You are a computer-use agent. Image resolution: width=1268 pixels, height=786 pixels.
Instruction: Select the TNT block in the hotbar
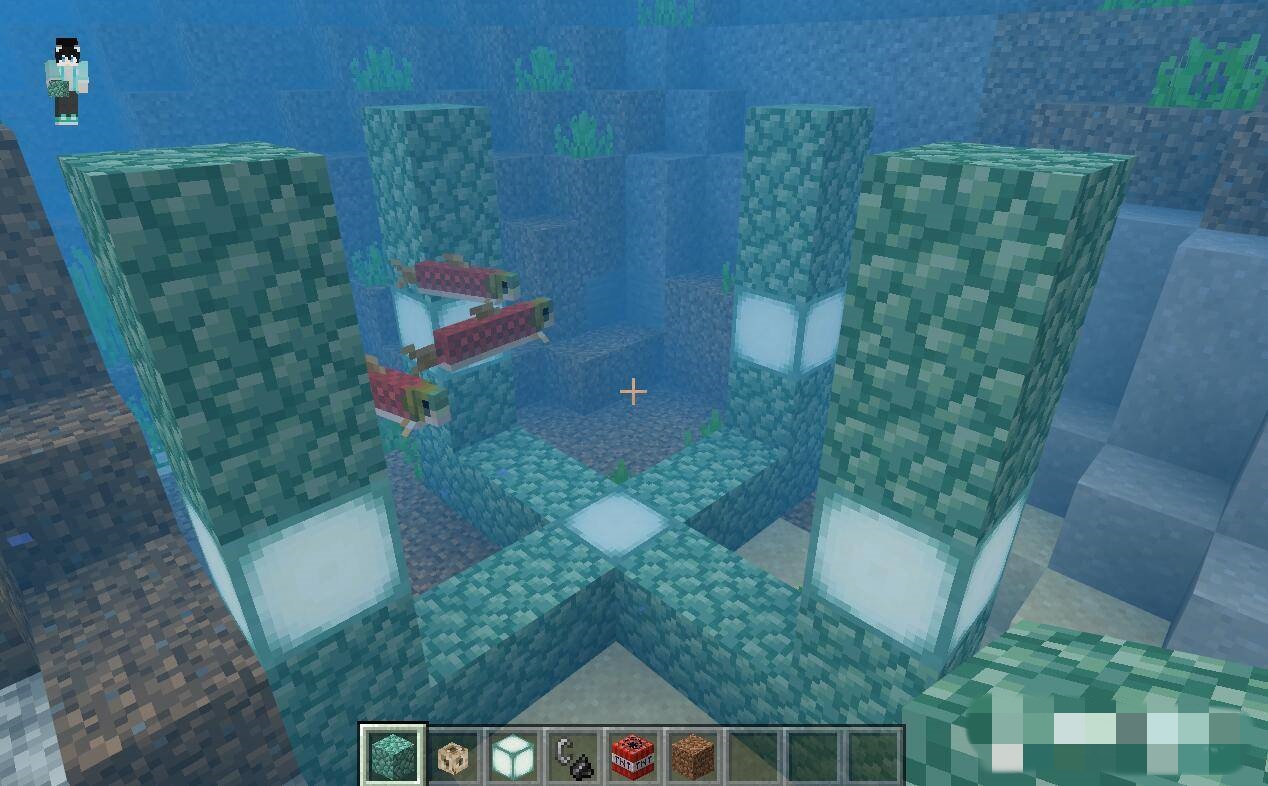(632, 756)
